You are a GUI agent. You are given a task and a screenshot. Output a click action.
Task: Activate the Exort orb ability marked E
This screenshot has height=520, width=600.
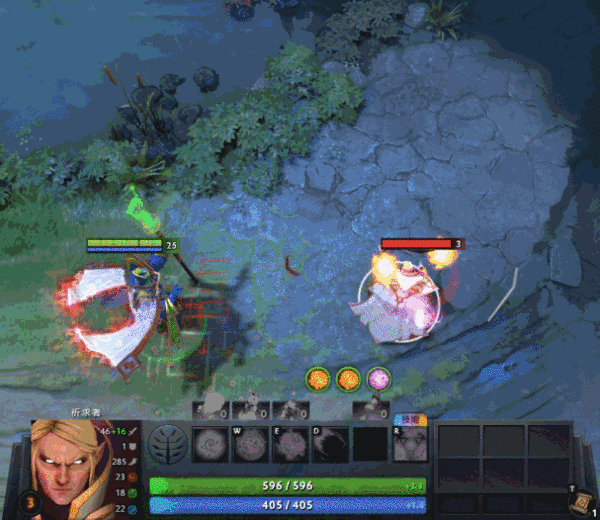pyautogui.click(x=291, y=444)
